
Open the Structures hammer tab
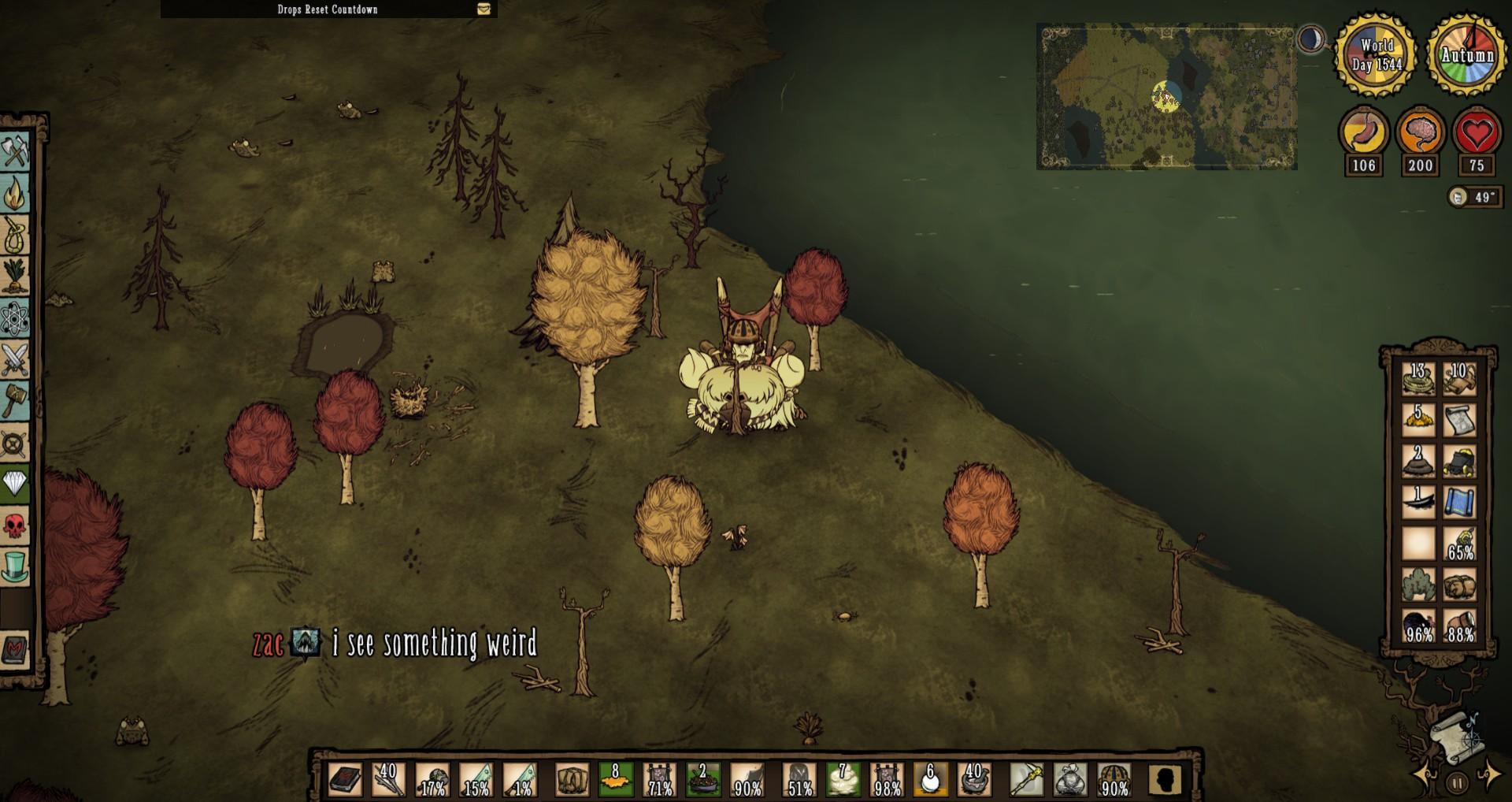[16, 401]
